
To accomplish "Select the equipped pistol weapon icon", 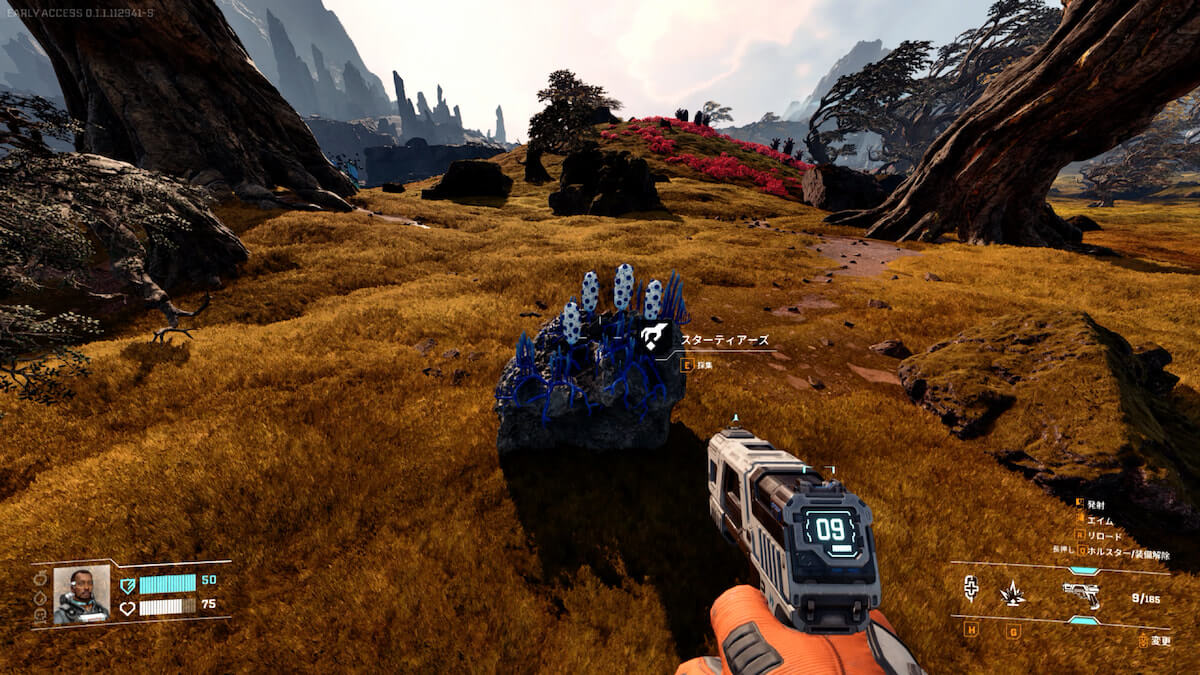I will click(1081, 594).
